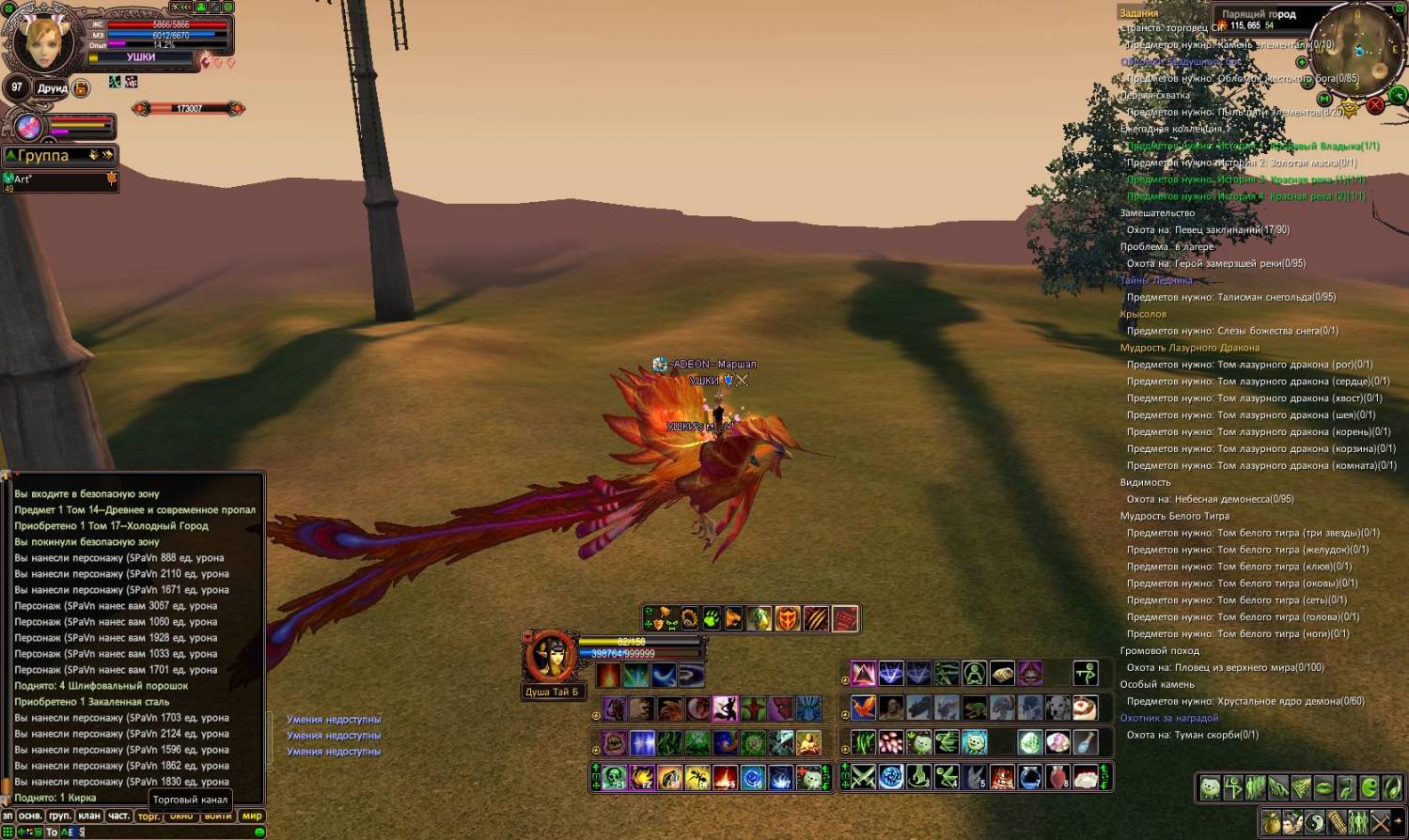Activate the green paw pet command
This screenshot has height=840, width=1409.
(x=712, y=618)
